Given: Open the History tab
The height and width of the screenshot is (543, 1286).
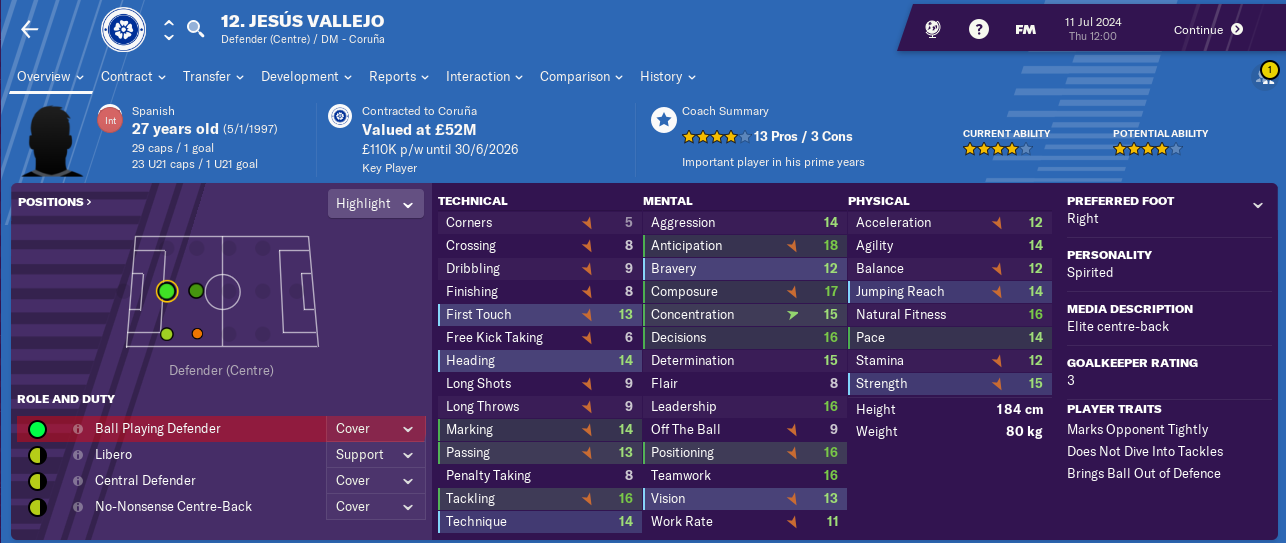Looking at the screenshot, I should (667, 77).
